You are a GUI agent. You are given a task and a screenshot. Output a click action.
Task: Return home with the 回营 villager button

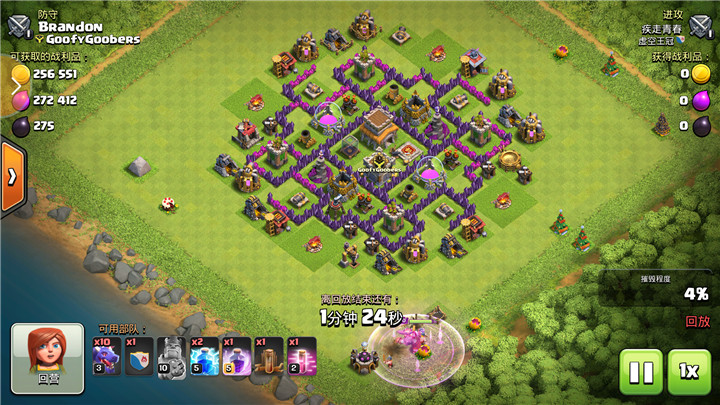click(48, 356)
